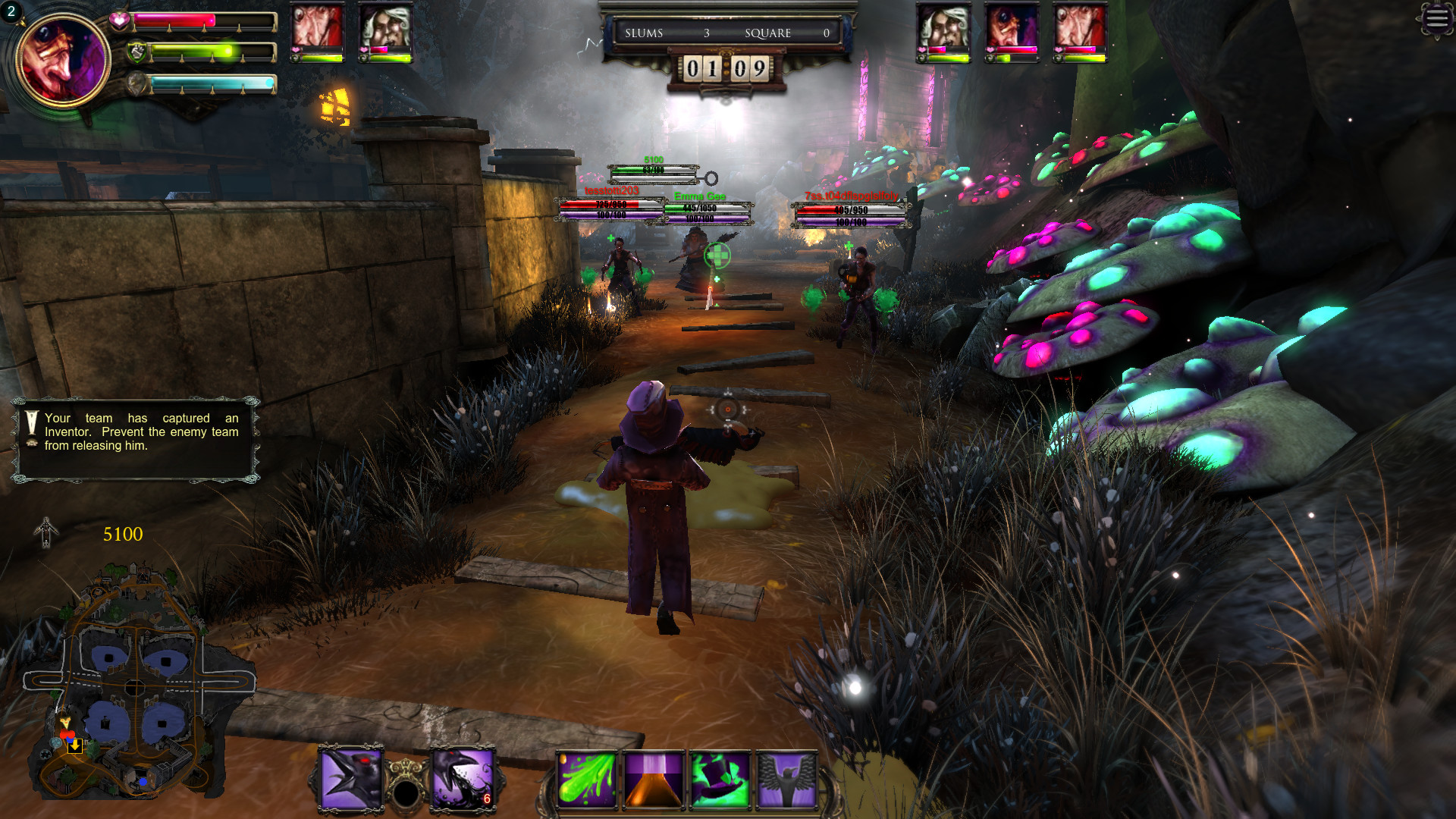Click the 5100 score counter above the minimap
The image size is (1456, 819).
pyautogui.click(x=121, y=533)
